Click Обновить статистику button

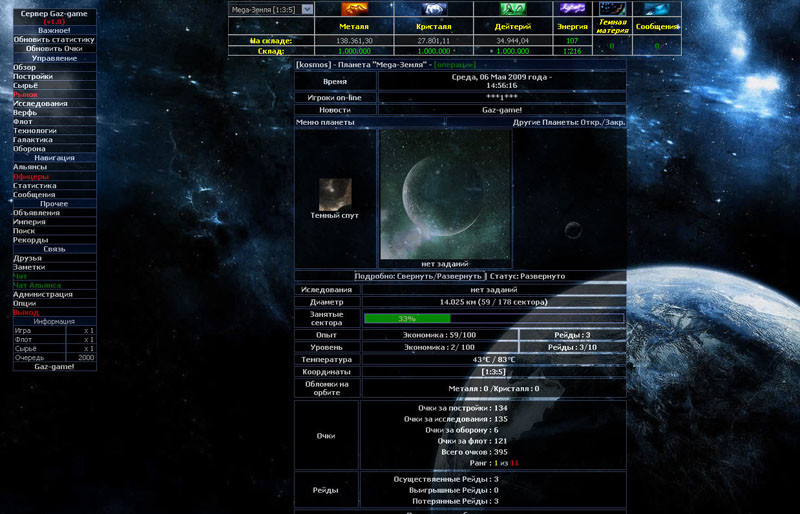54,39
